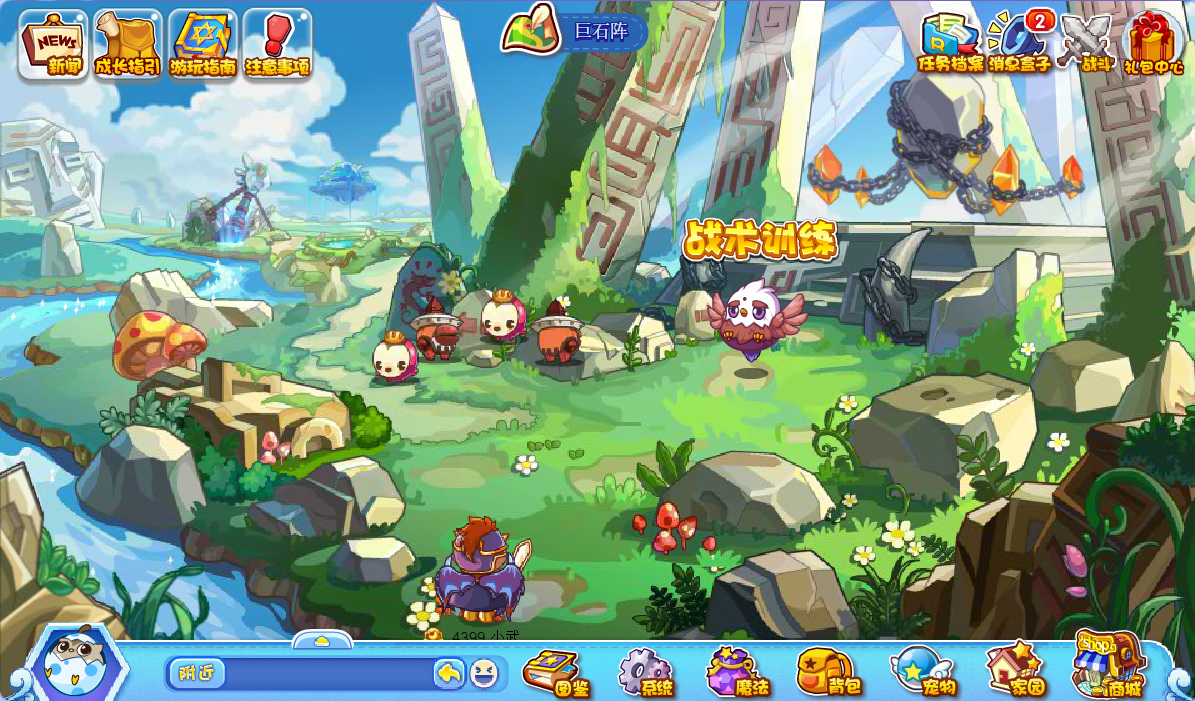Screen dimensions: 1195x701
Task: Open the growth guide (成长指引)
Action: 128,45
